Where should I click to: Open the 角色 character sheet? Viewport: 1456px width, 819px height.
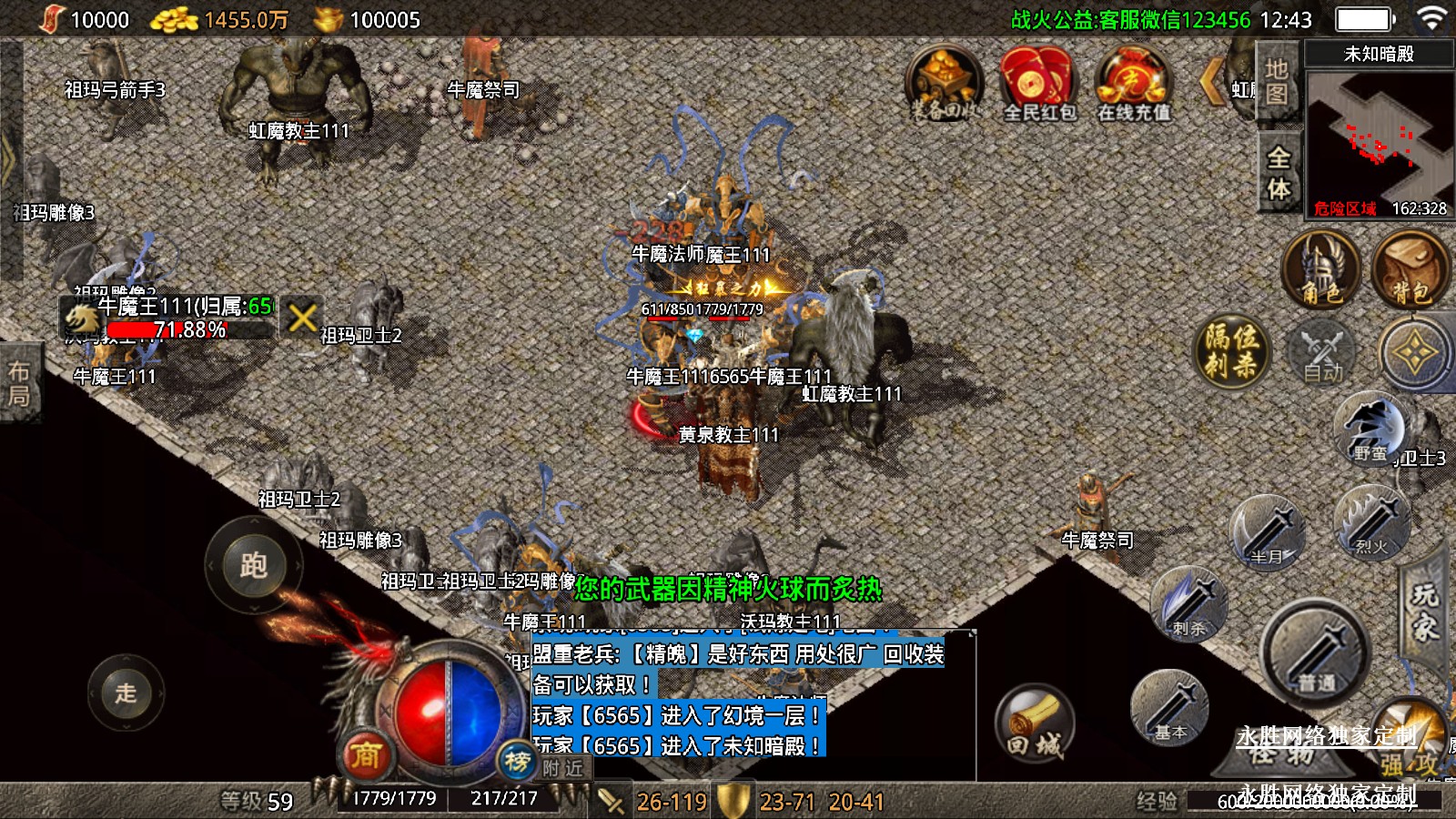coord(1320,269)
